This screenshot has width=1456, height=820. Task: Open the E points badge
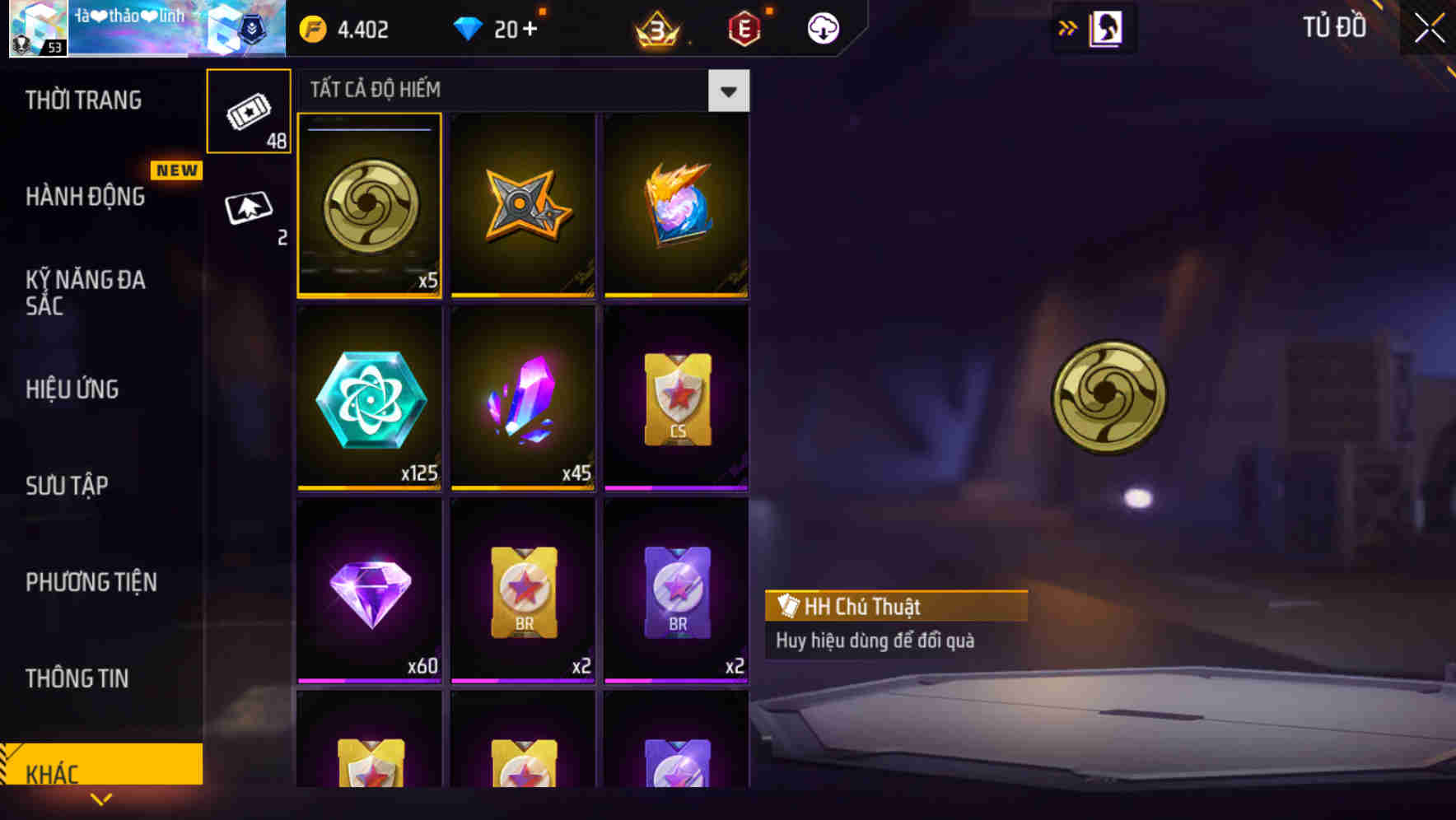742,27
